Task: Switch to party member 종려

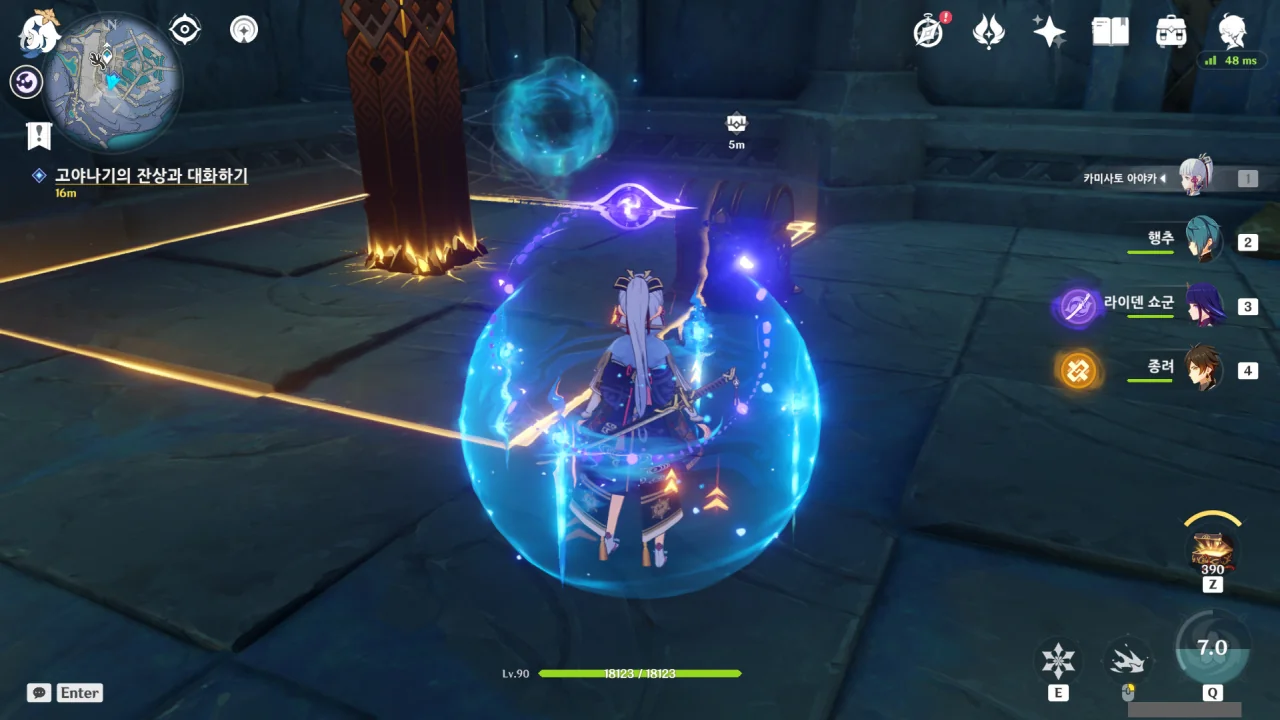Action: [x=1202, y=369]
